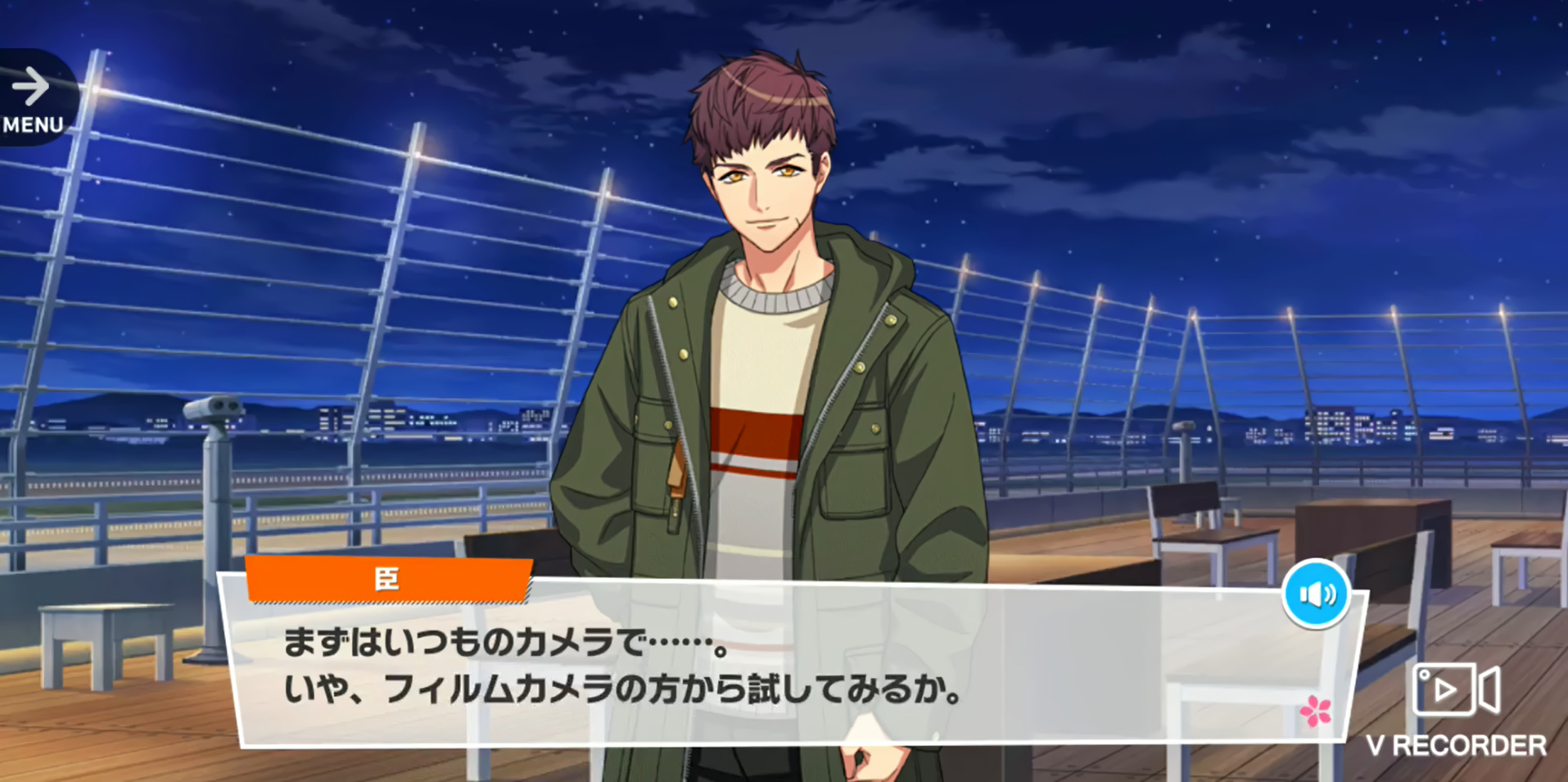Viewport: 1568px width, 782px height.
Task: Open the MENU arrow button
Action: (34, 98)
